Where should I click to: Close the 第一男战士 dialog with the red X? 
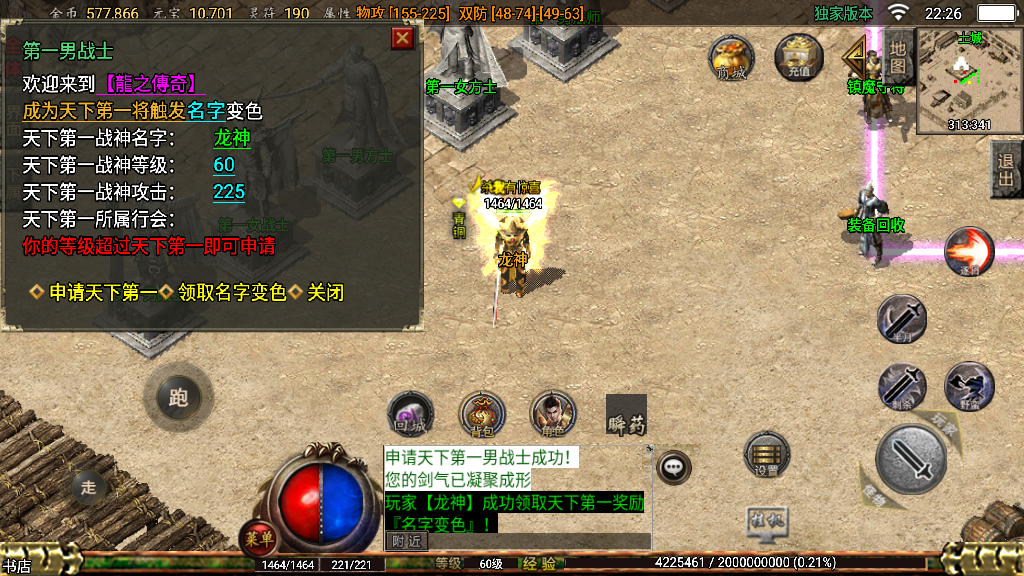click(x=402, y=38)
